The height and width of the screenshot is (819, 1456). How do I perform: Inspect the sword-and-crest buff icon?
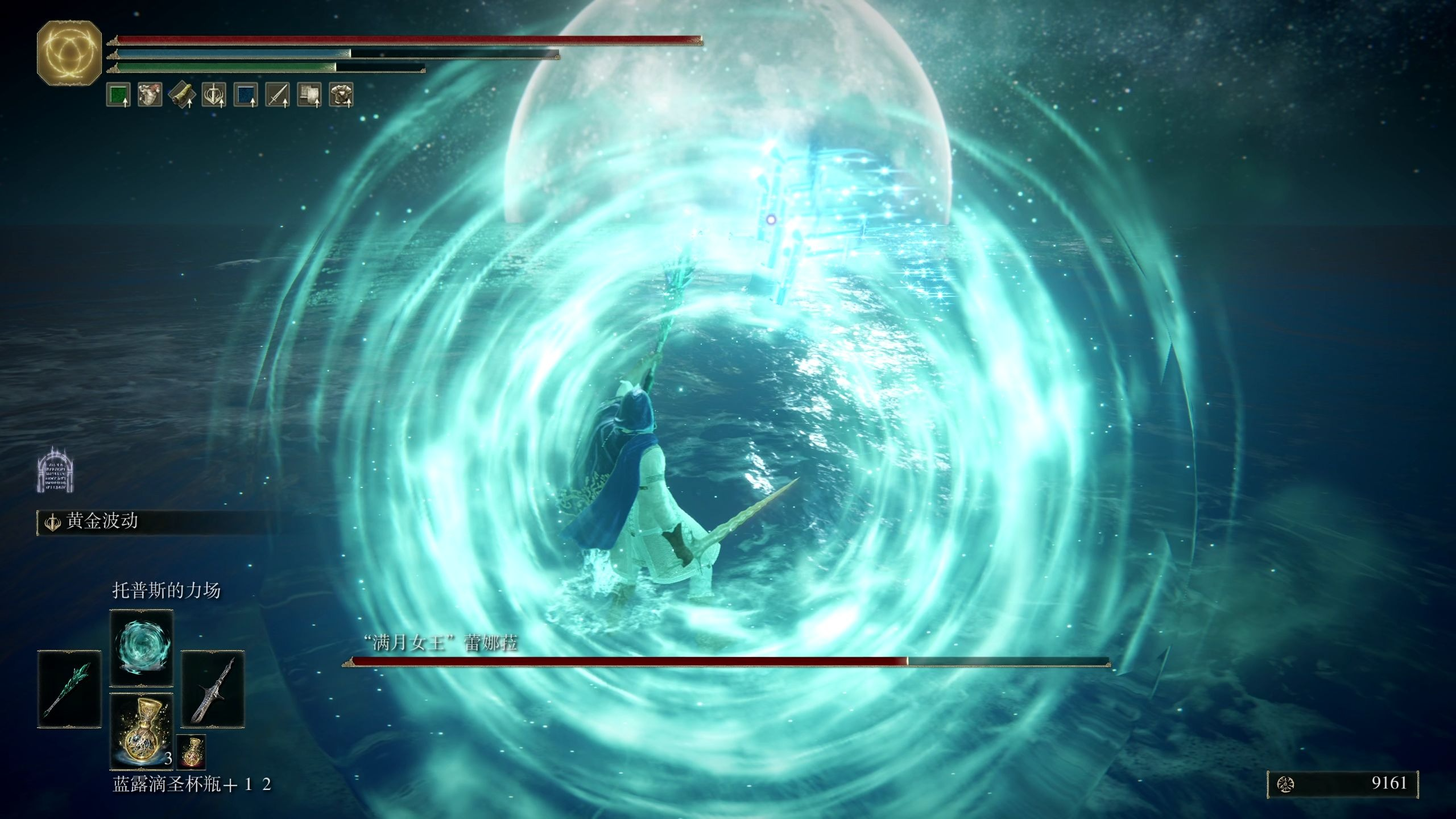[214, 95]
